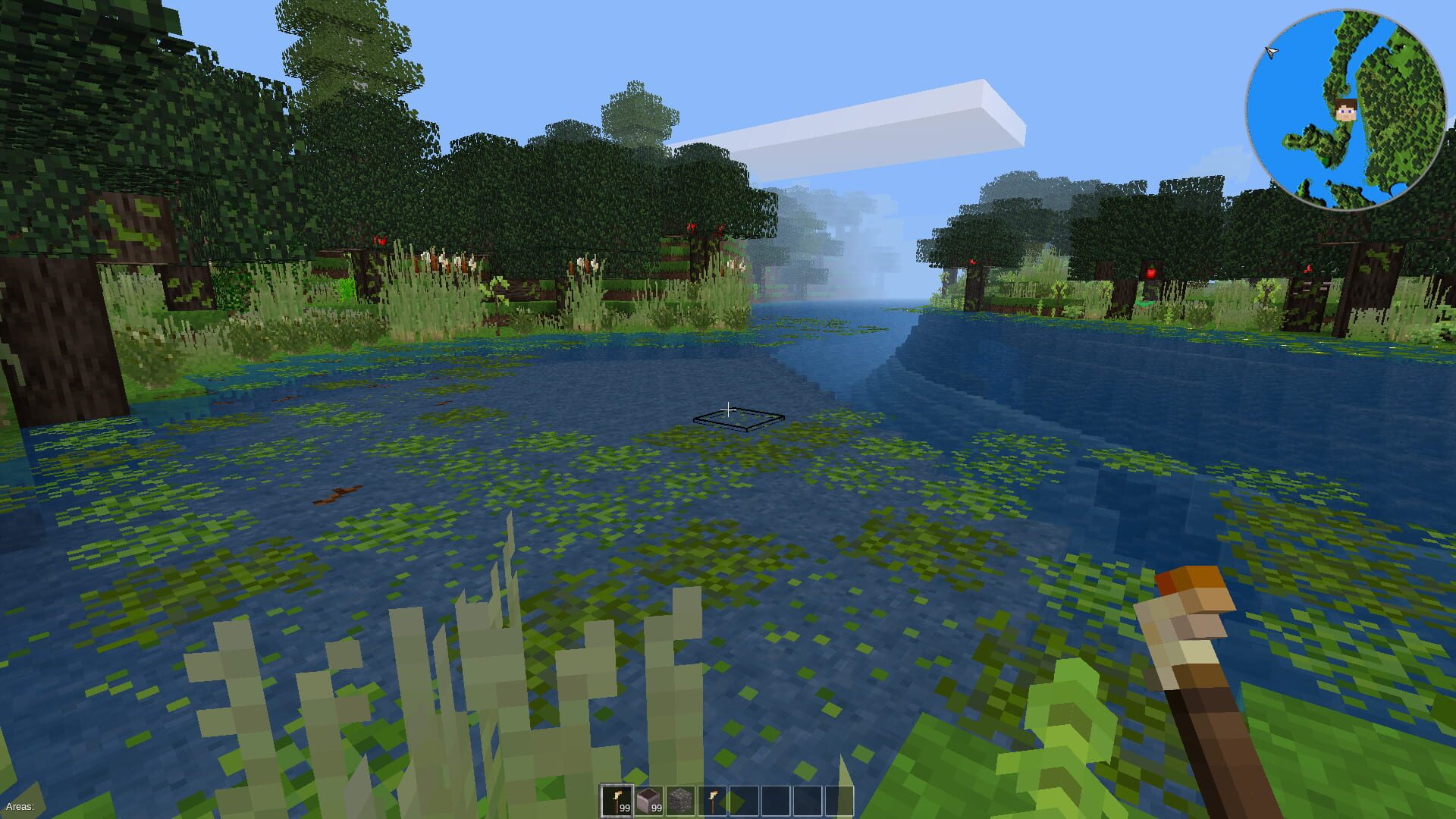This screenshot has width=1456, height=819.
Task: Click the crosshair at screen center
Action: point(728,409)
